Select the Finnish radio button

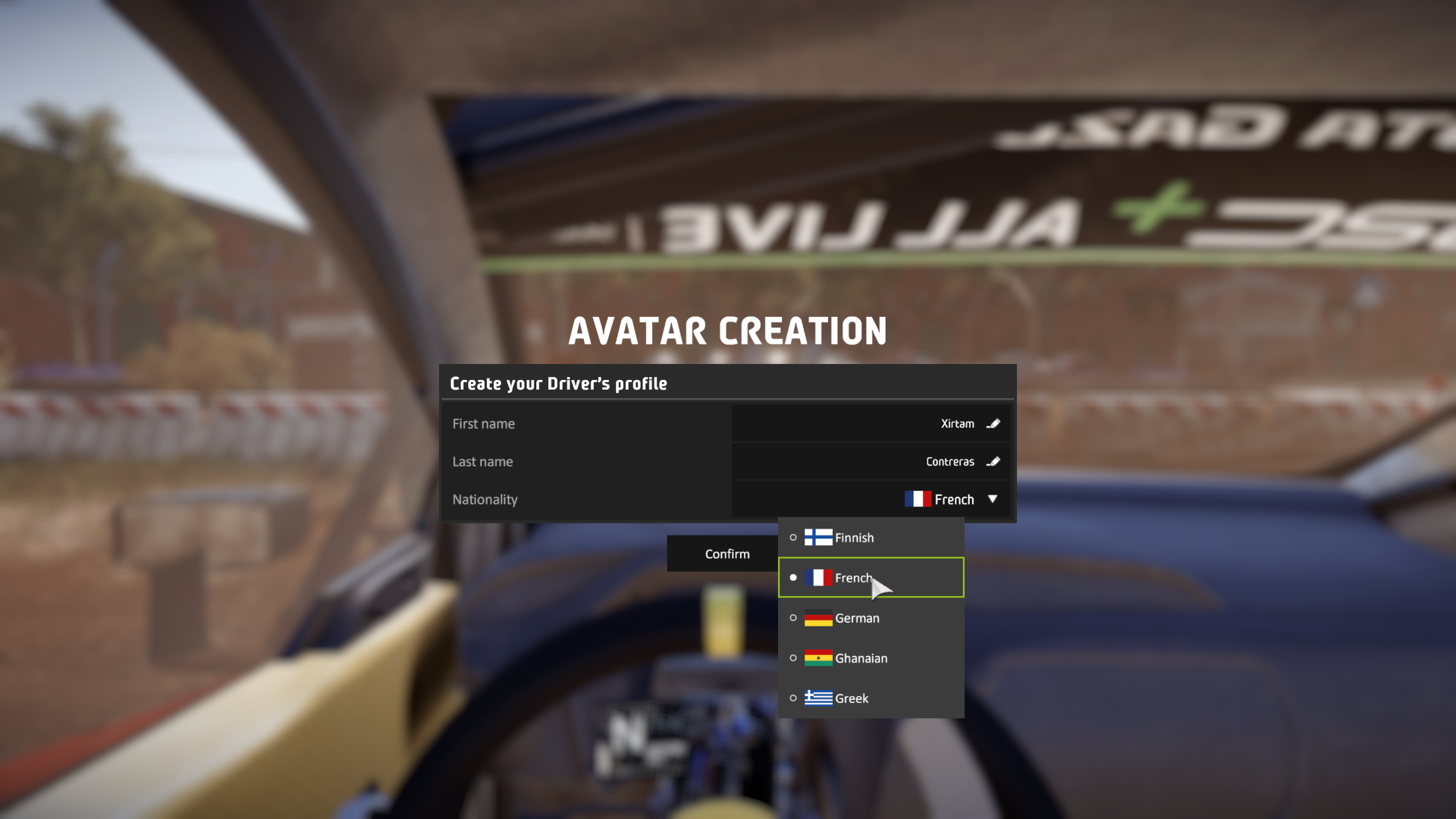click(793, 537)
